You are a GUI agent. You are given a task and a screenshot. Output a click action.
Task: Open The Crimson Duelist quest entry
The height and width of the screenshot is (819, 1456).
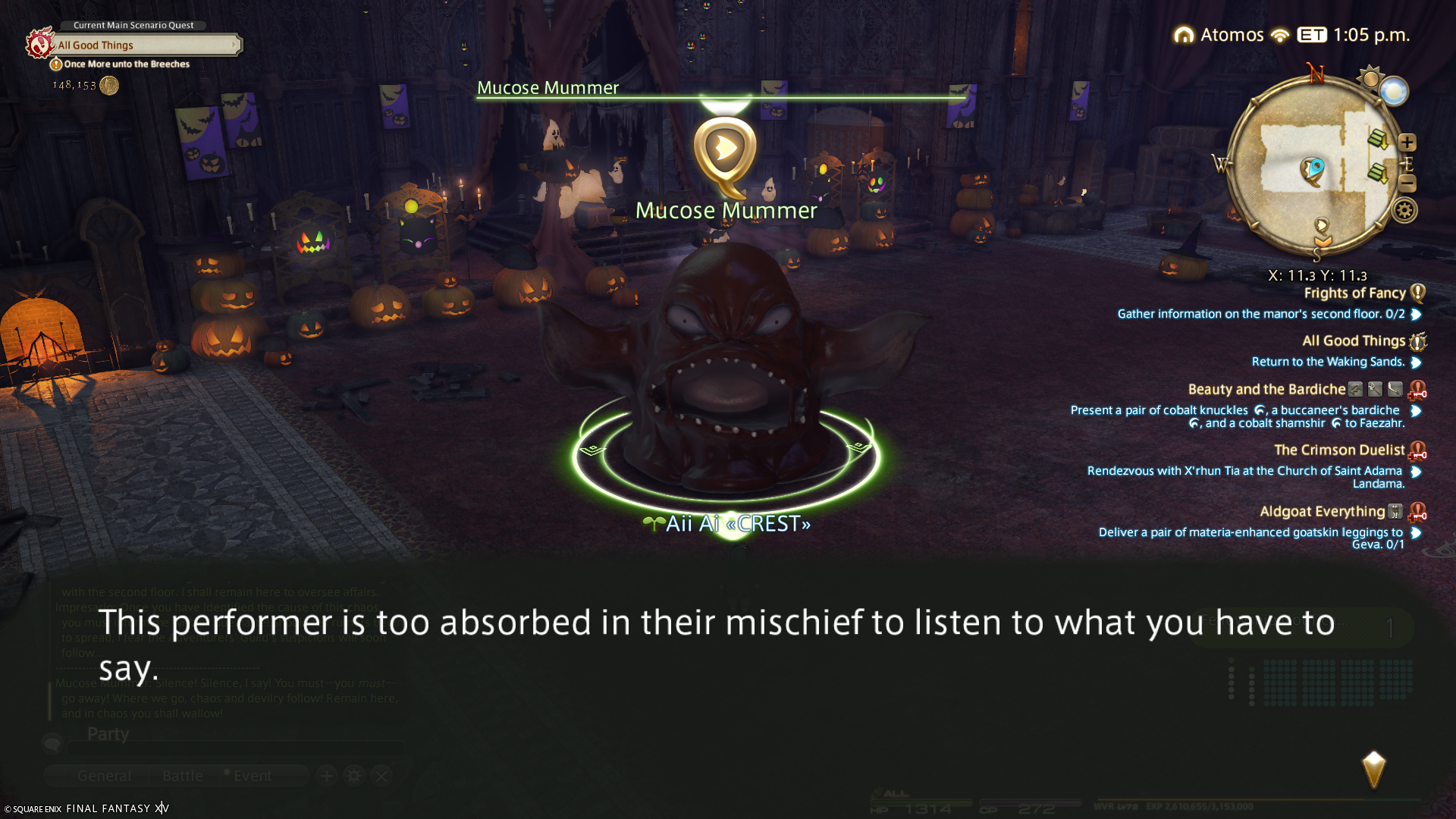click(1338, 450)
